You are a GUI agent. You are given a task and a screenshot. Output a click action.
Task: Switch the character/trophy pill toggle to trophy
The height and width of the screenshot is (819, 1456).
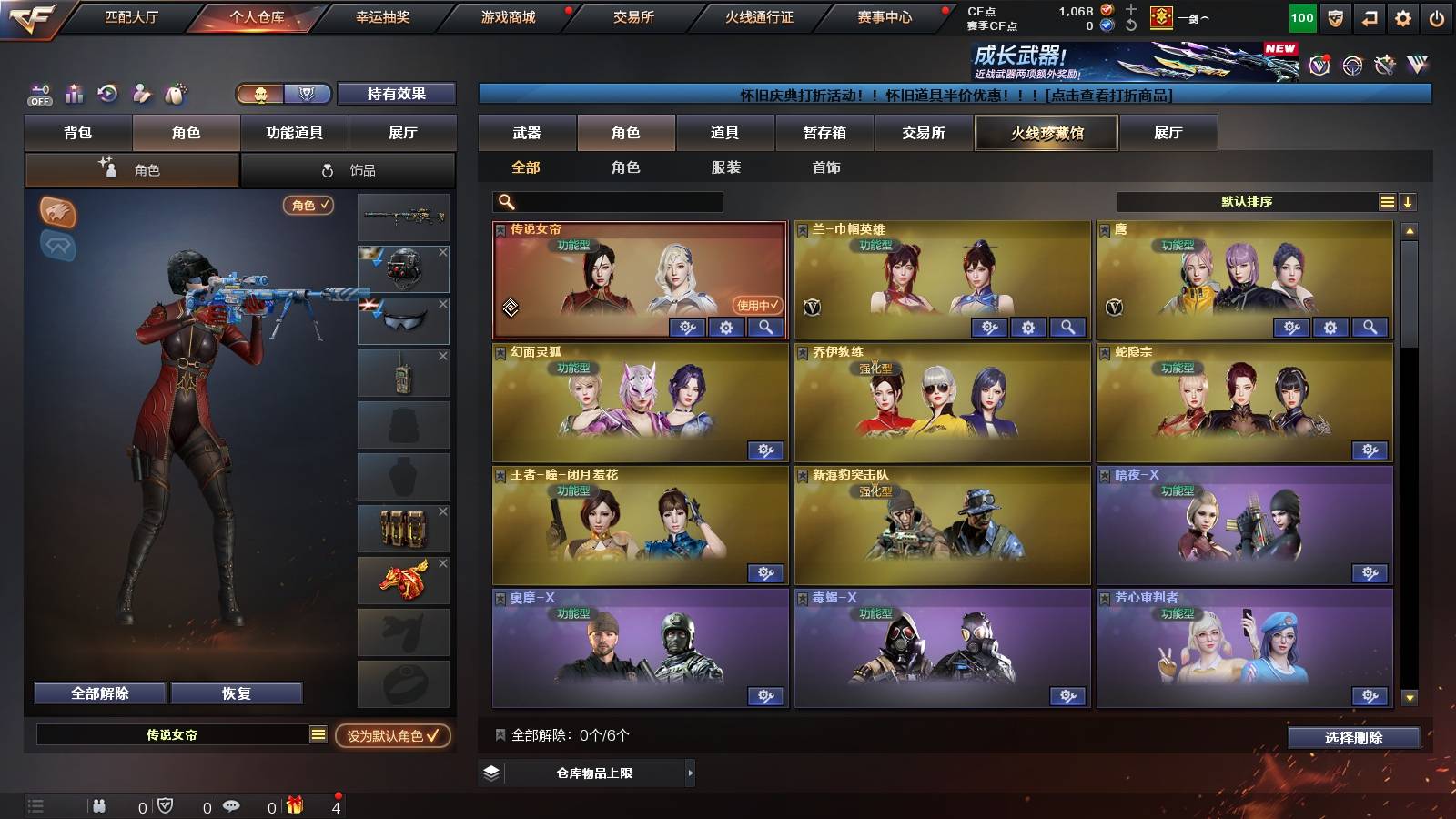pos(308,93)
